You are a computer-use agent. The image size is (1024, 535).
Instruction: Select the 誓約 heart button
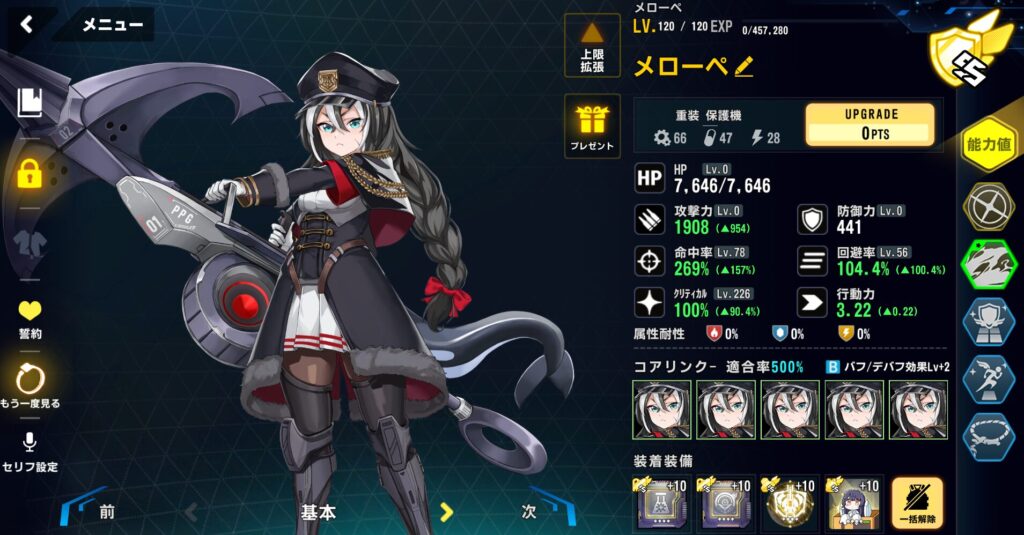[x=30, y=316]
